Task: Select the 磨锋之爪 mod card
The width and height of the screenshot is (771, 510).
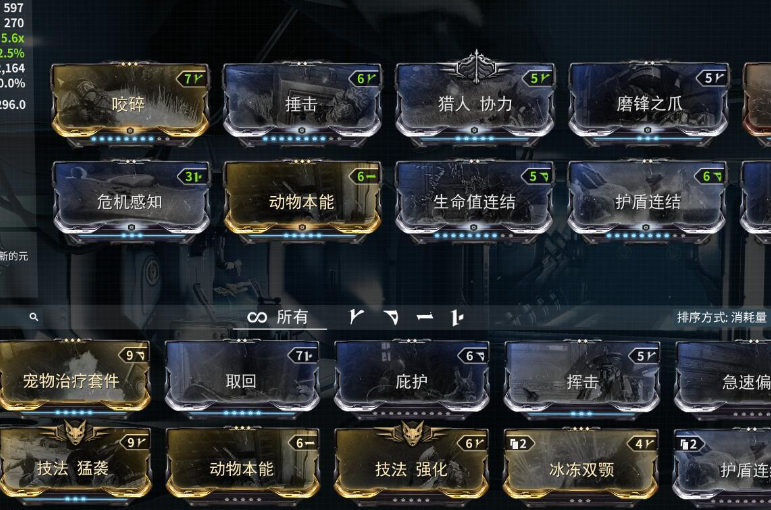Action: point(648,103)
